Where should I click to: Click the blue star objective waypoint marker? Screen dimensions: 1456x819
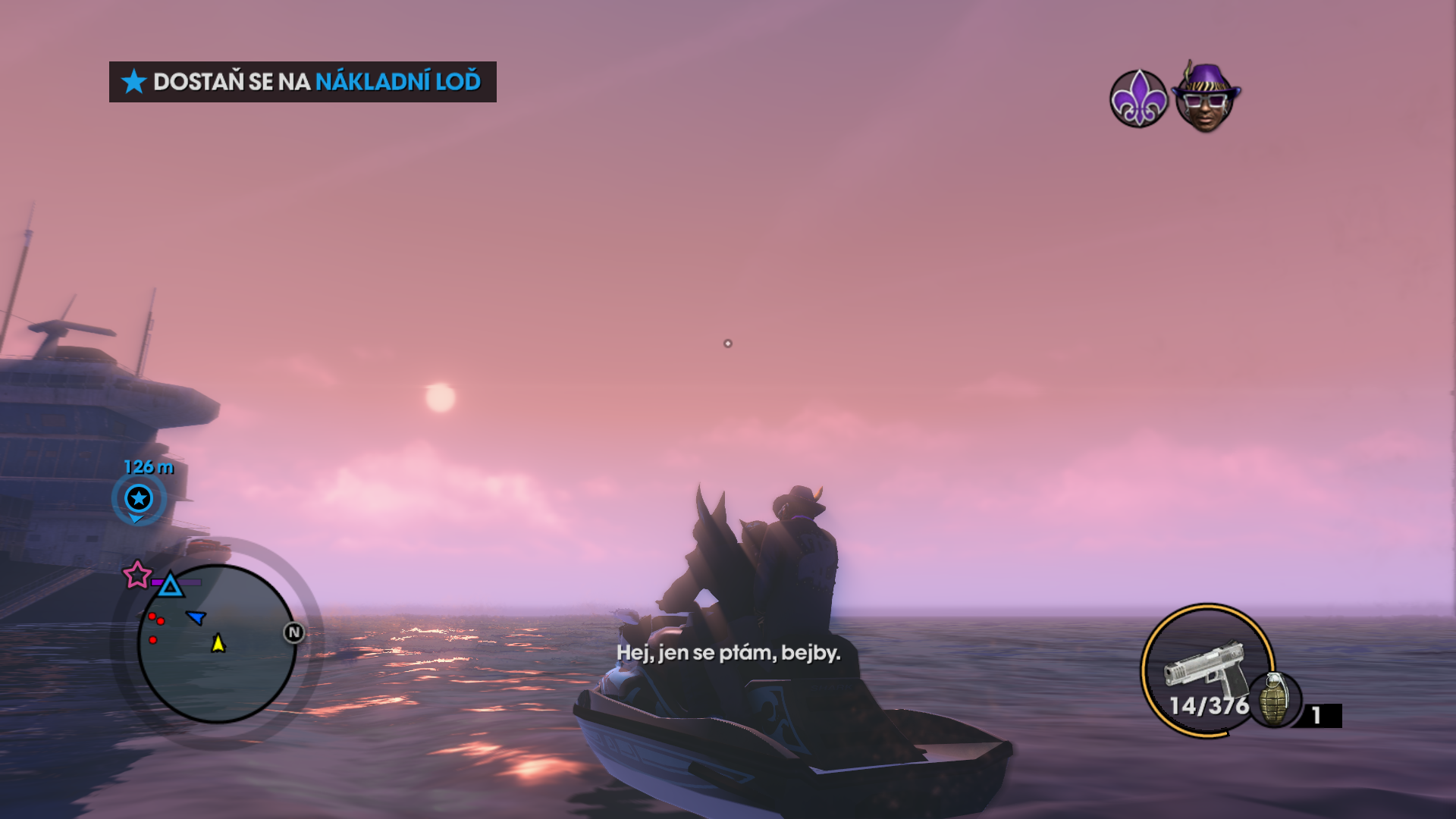coord(139,498)
